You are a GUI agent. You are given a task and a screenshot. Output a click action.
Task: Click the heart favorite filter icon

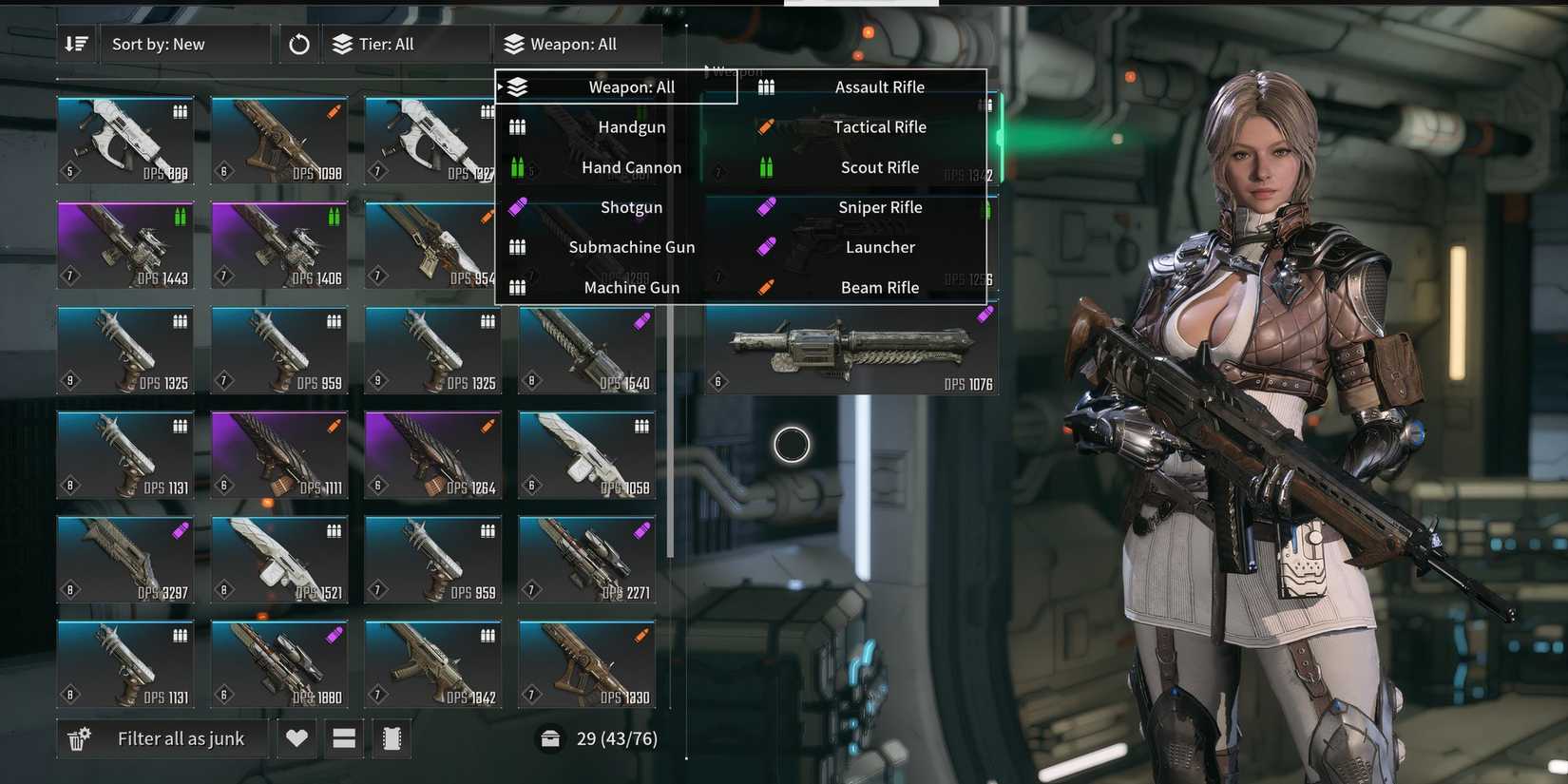(296, 737)
